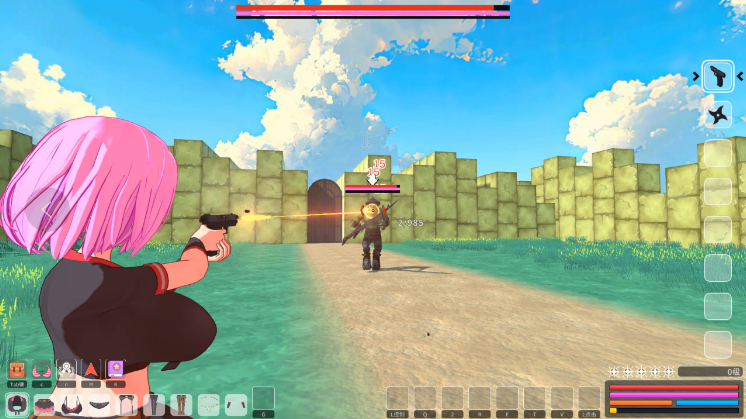Open the purple star book
This screenshot has height=419, width=746.
click(x=116, y=369)
